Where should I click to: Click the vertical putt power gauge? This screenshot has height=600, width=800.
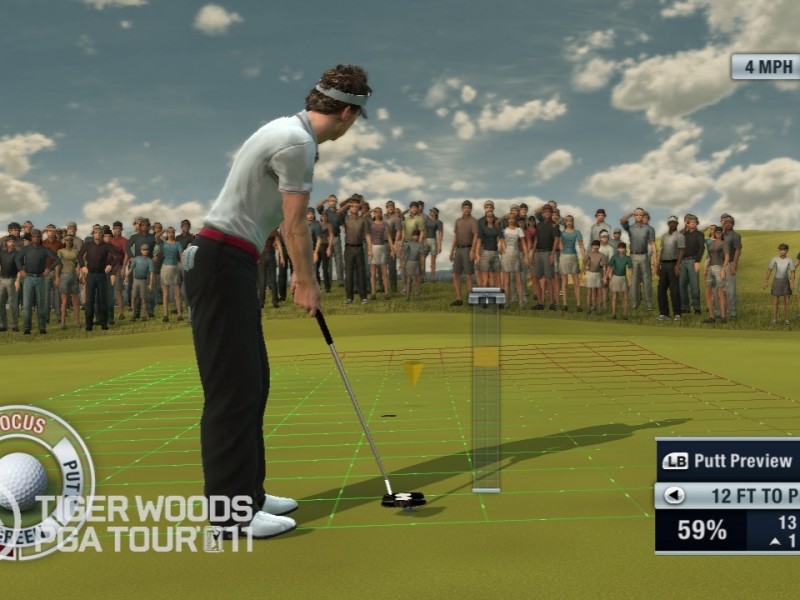(x=486, y=390)
